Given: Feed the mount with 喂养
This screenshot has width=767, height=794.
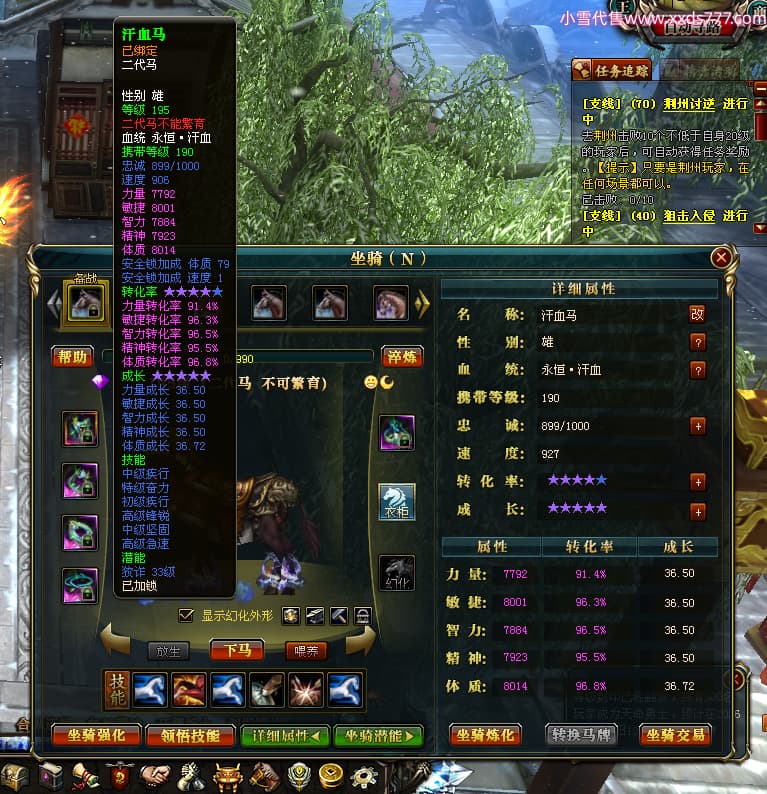Looking at the screenshot, I should (305, 650).
